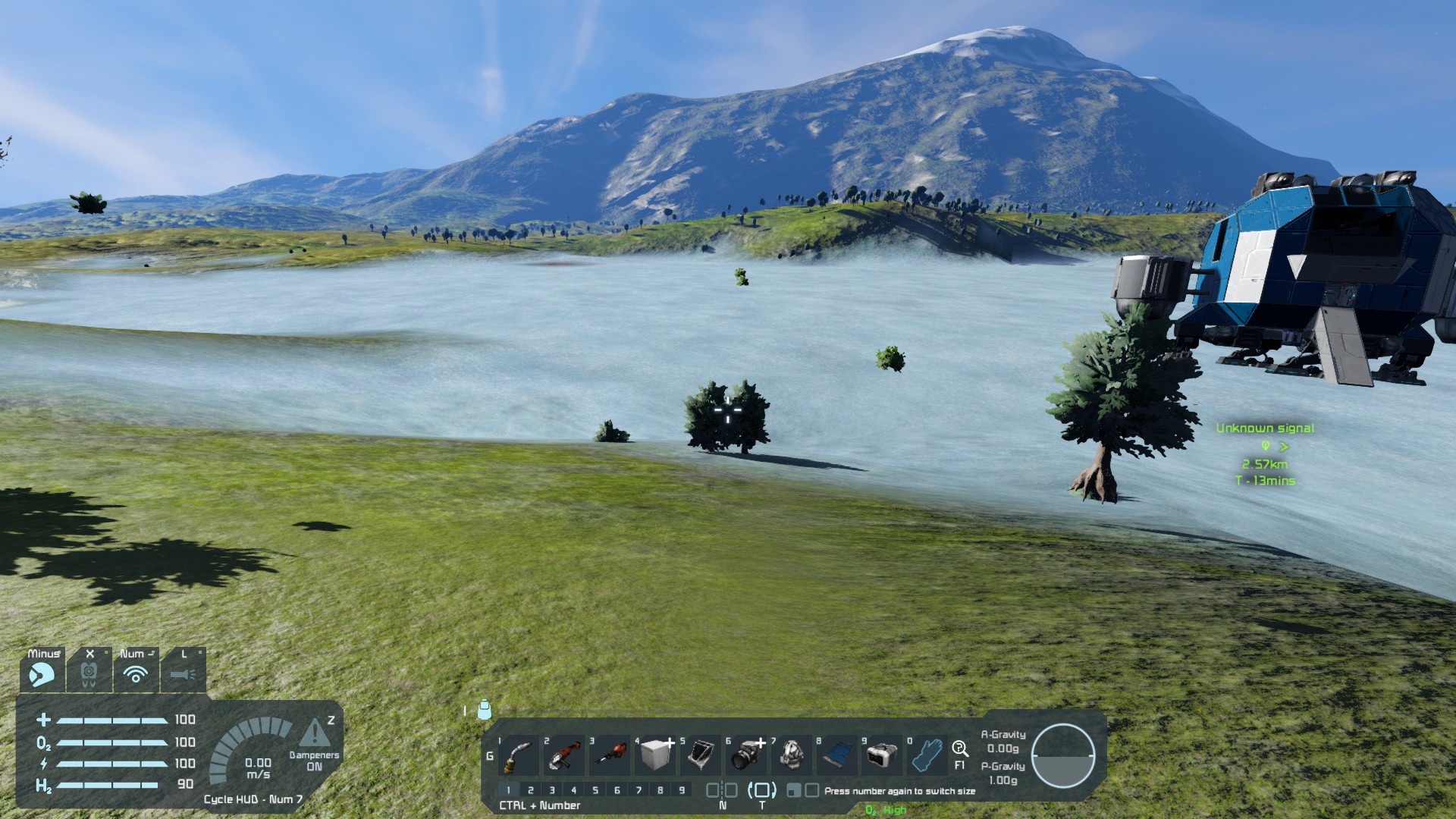Switch on the flashlight icon
The width and height of the screenshot is (1456, 819).
tap(183, 673)
